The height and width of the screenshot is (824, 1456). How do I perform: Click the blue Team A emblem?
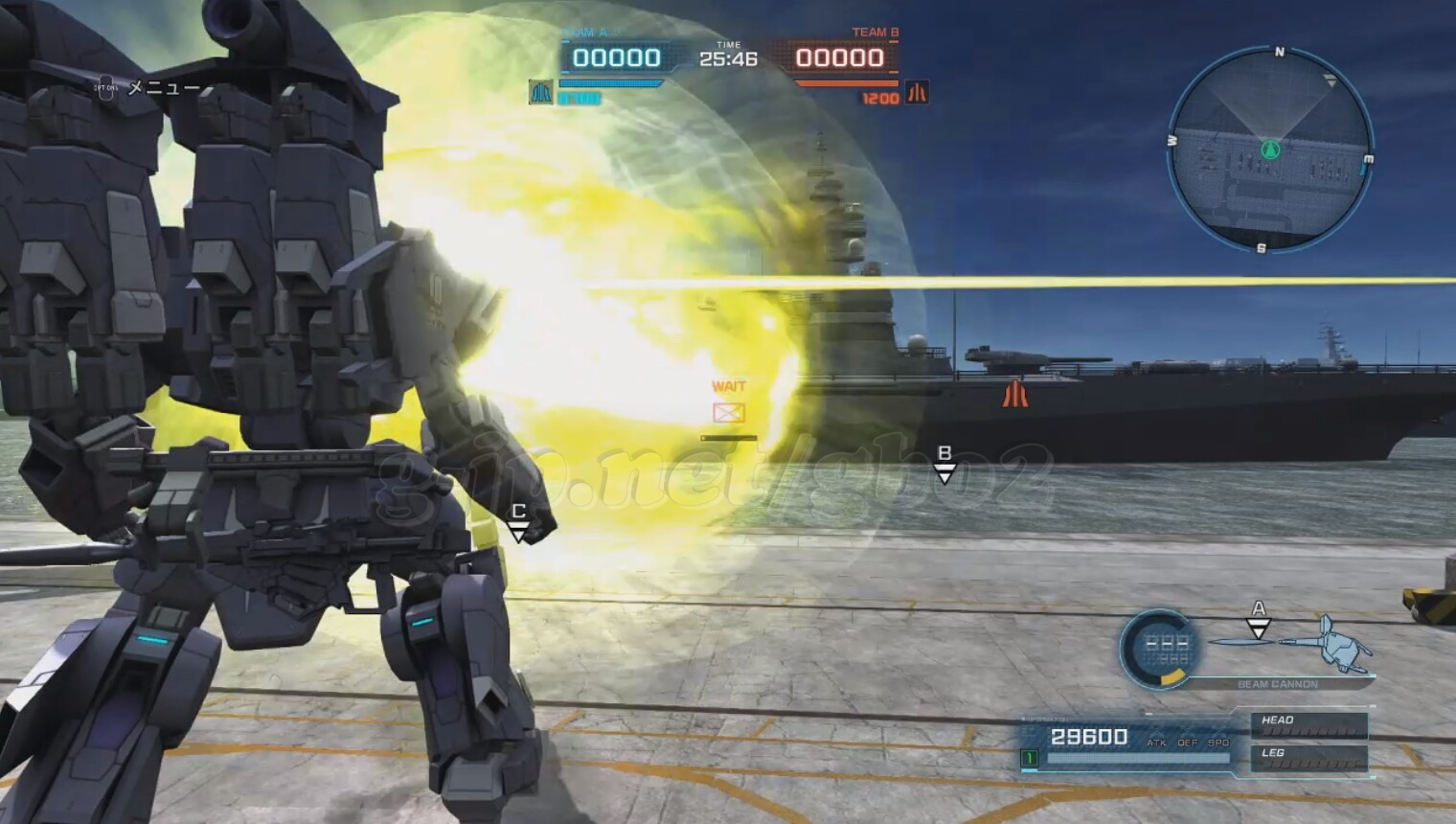tap(541, 92)
